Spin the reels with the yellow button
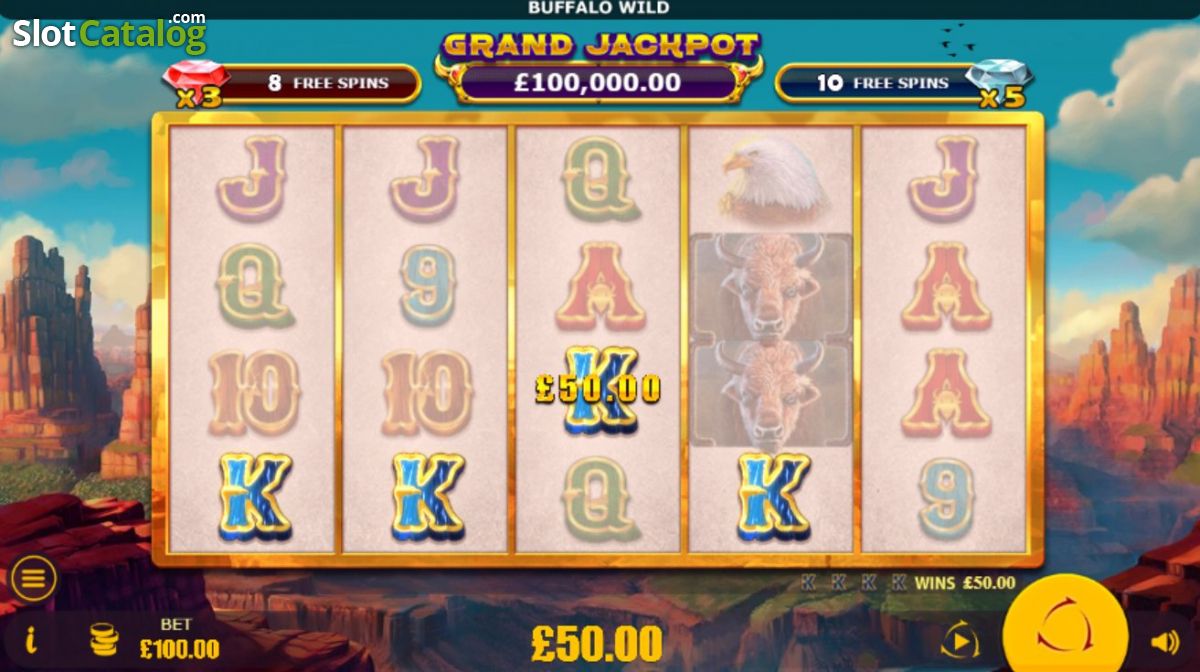This screenshot has width=1200, height=672. 1065,629
